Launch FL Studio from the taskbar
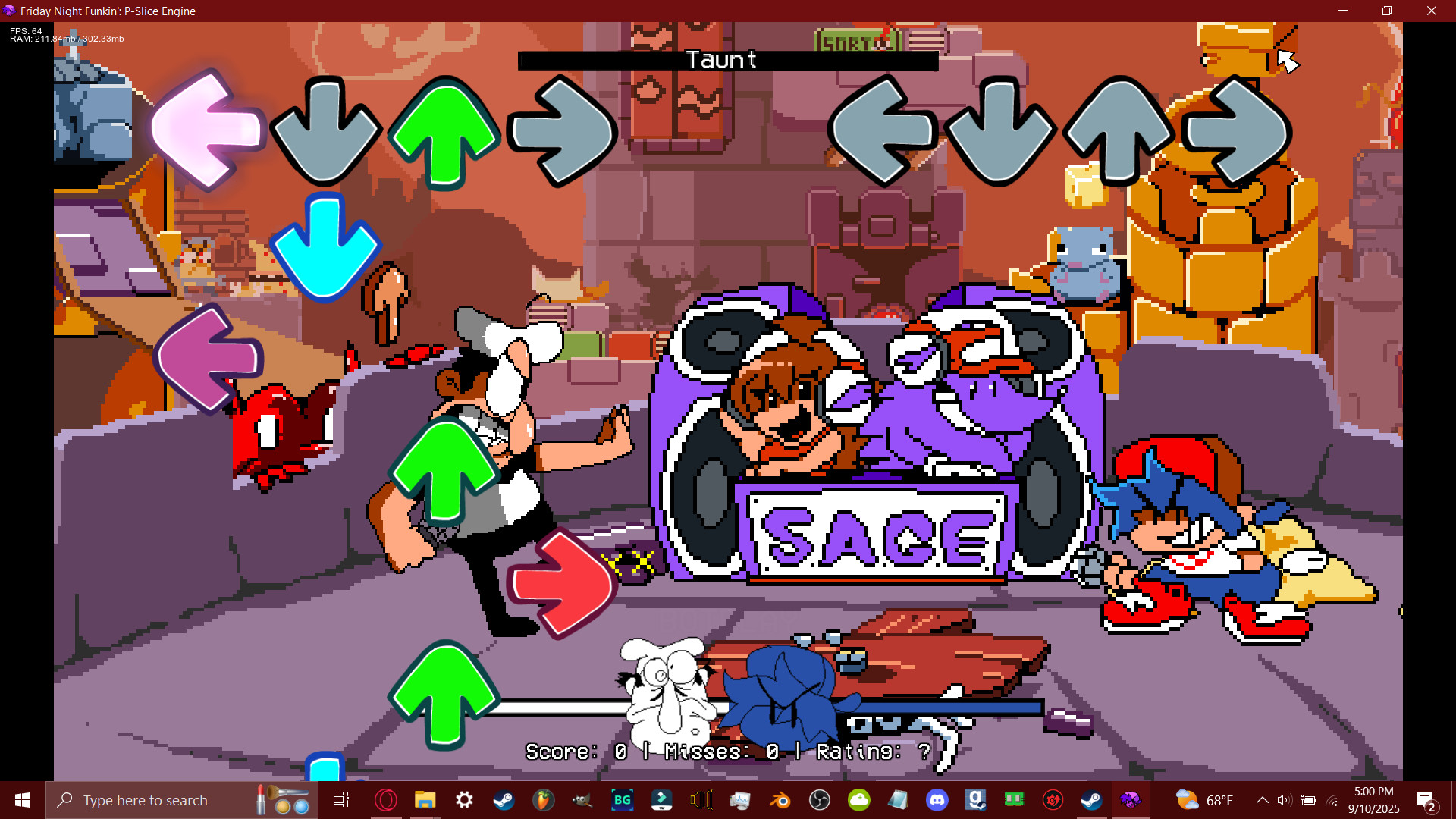The image size is (1456, 819). click(x=543, y=799)
